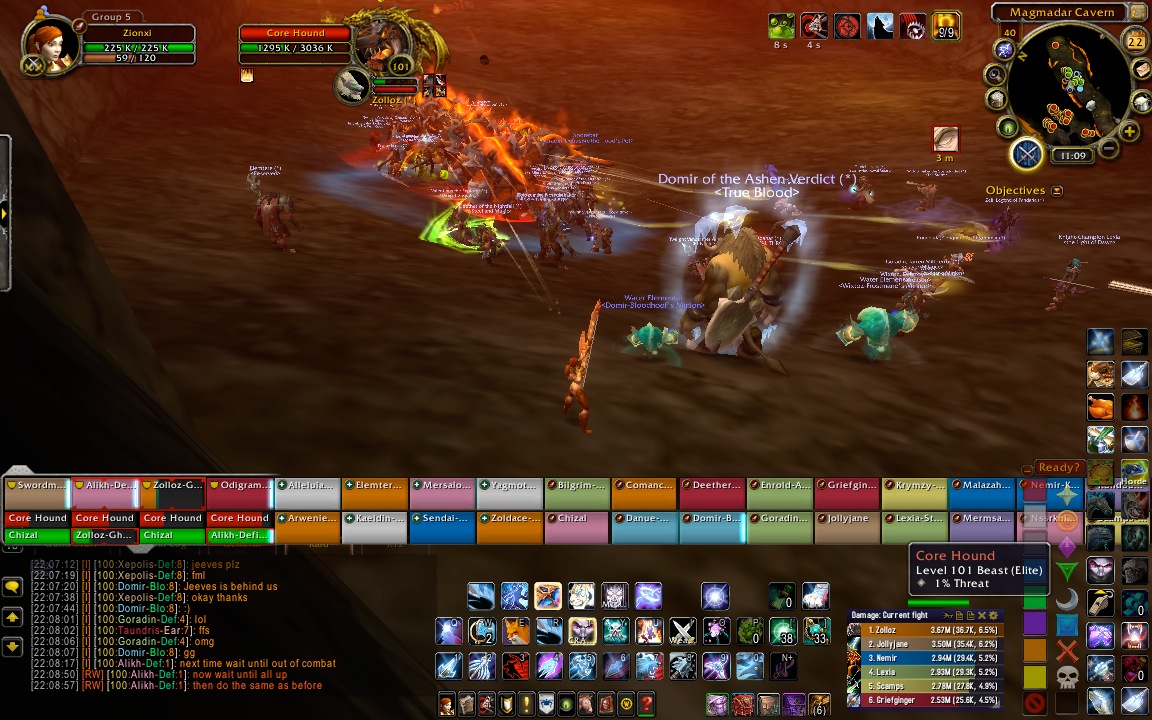Collapse the Objectives tracker
Screen dimensions: 1152x720
(1057, 191)
